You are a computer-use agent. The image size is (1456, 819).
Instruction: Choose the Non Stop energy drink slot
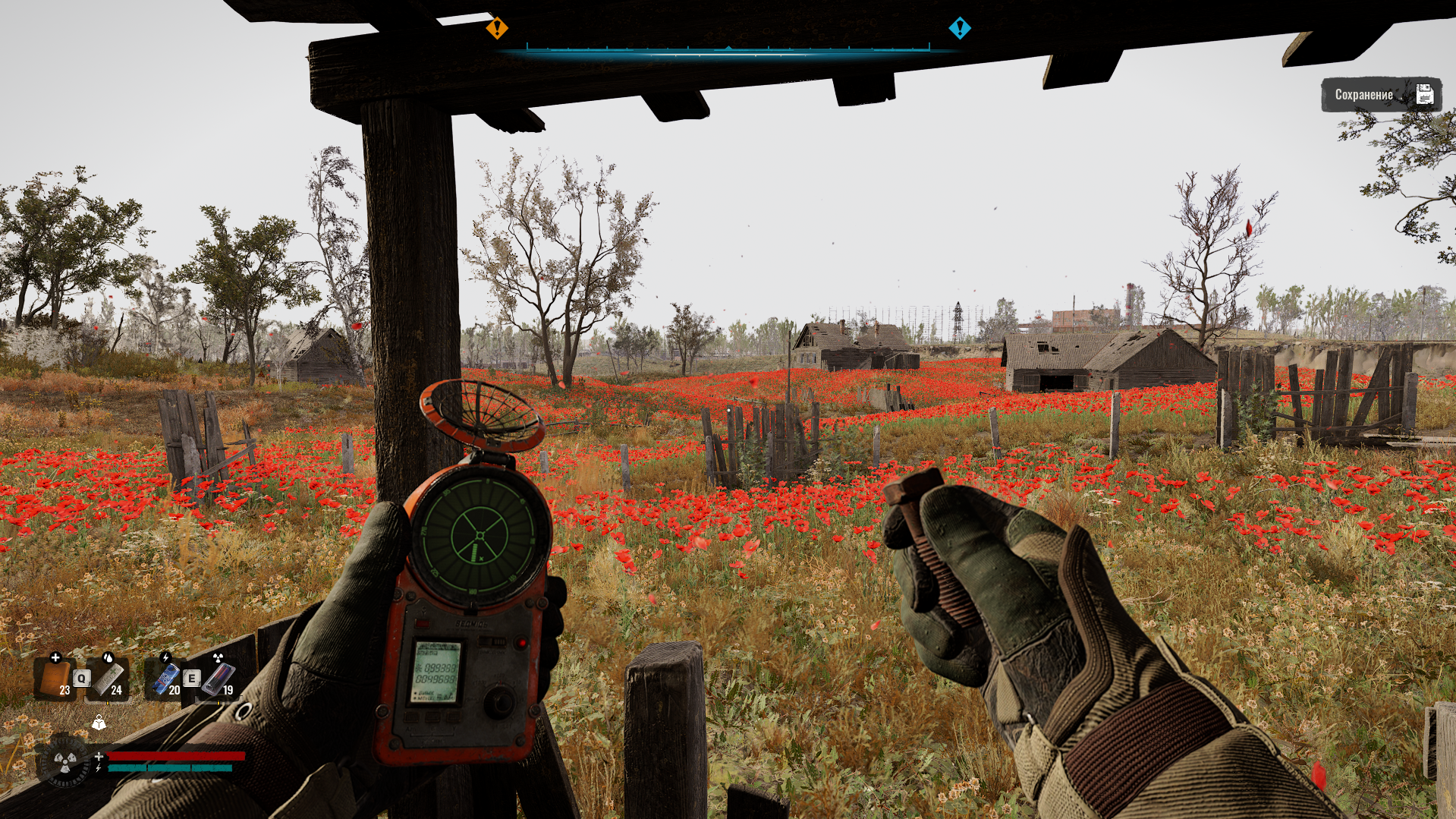166,678
